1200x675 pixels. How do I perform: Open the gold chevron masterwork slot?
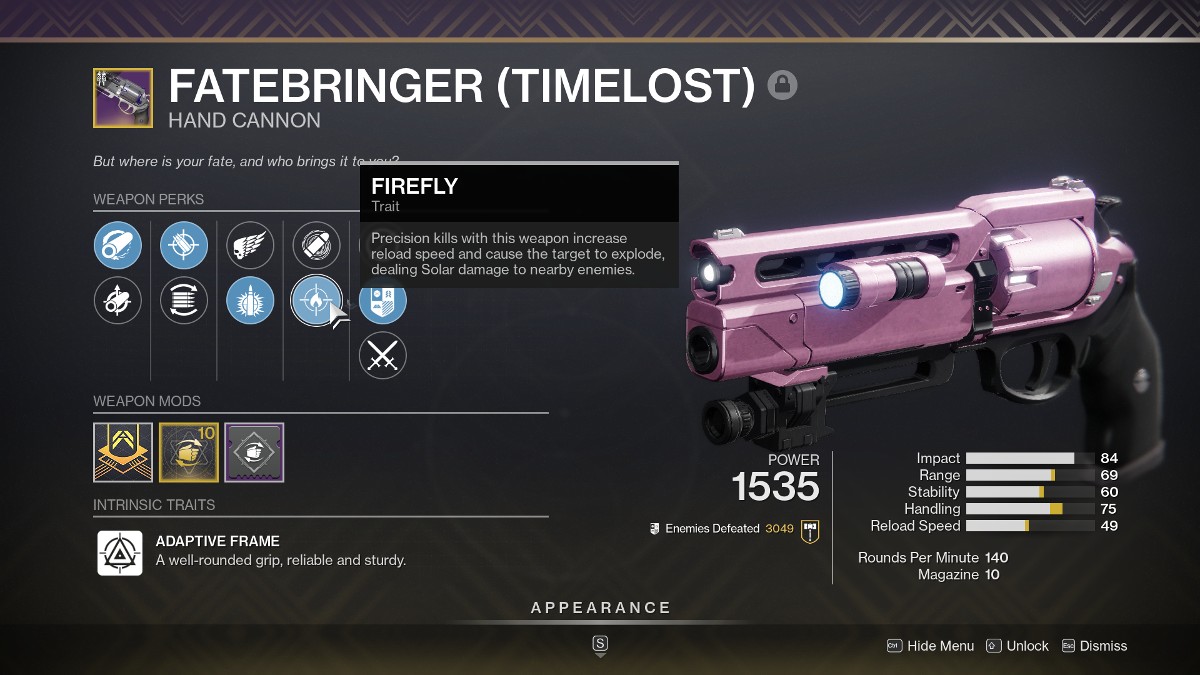(x=123, y=452)
